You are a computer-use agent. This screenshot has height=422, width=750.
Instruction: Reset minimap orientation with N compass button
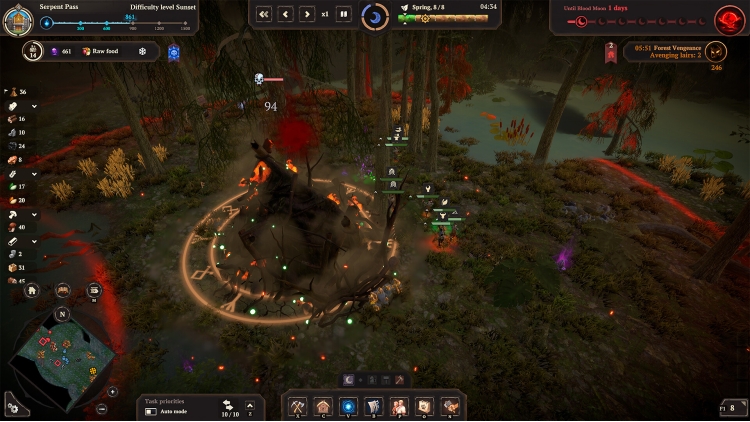pos(61,313)
